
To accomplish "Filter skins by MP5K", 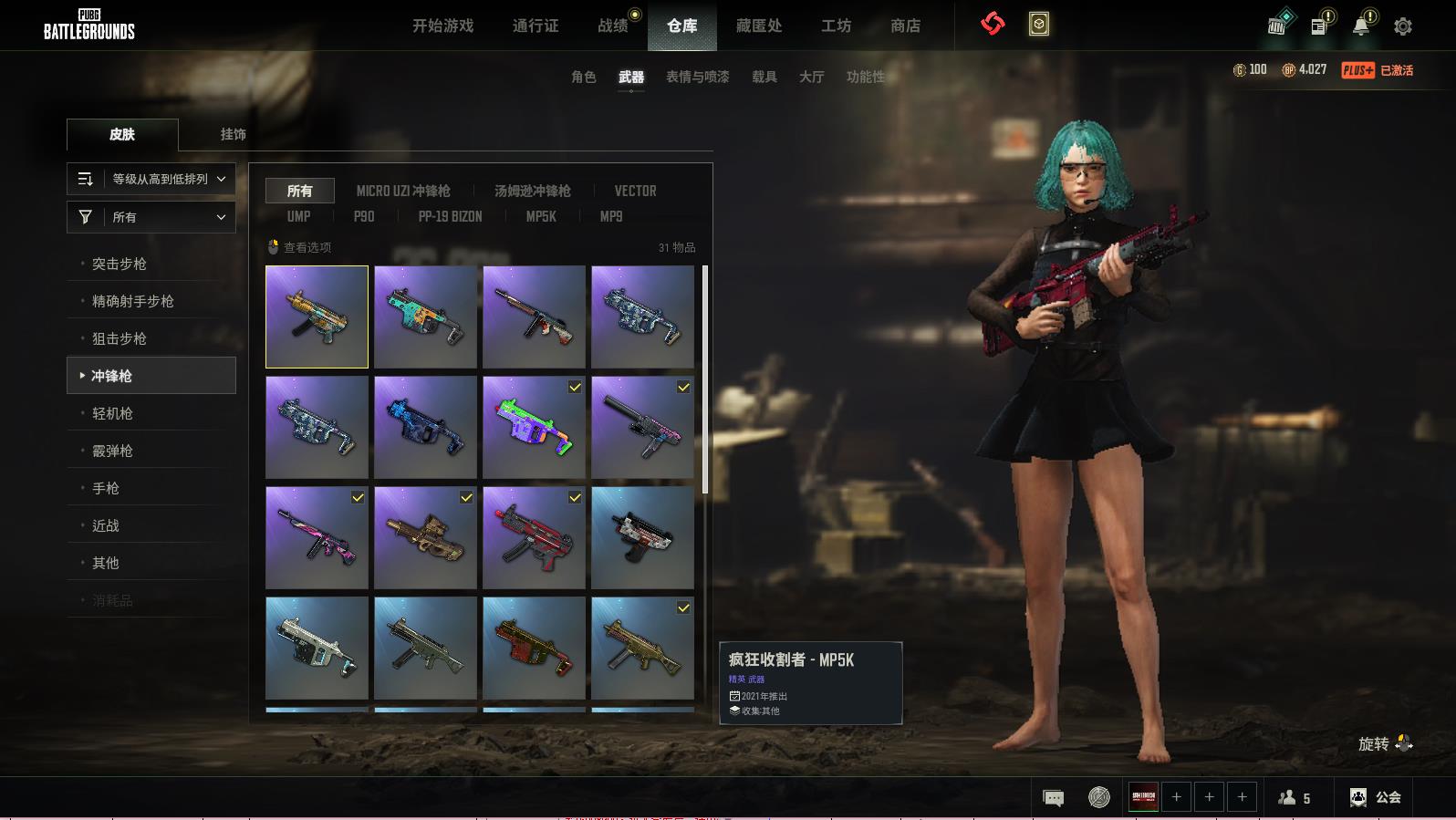I will [x=540, y=216].
